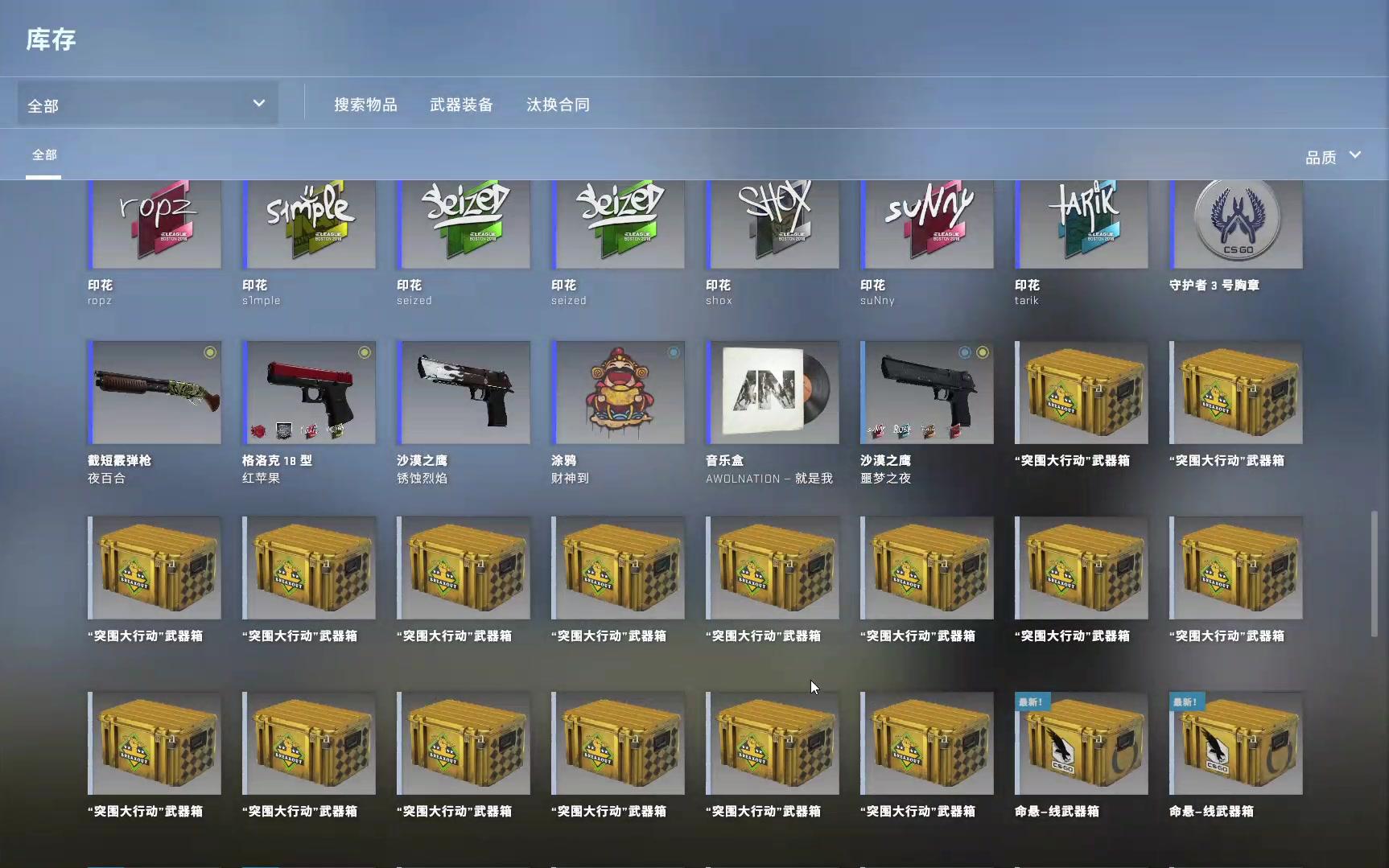The width and height of the screenshot is (1389, 868).
Task: Click the s1mple sticker thumbnail
Action: click(309, 225)
